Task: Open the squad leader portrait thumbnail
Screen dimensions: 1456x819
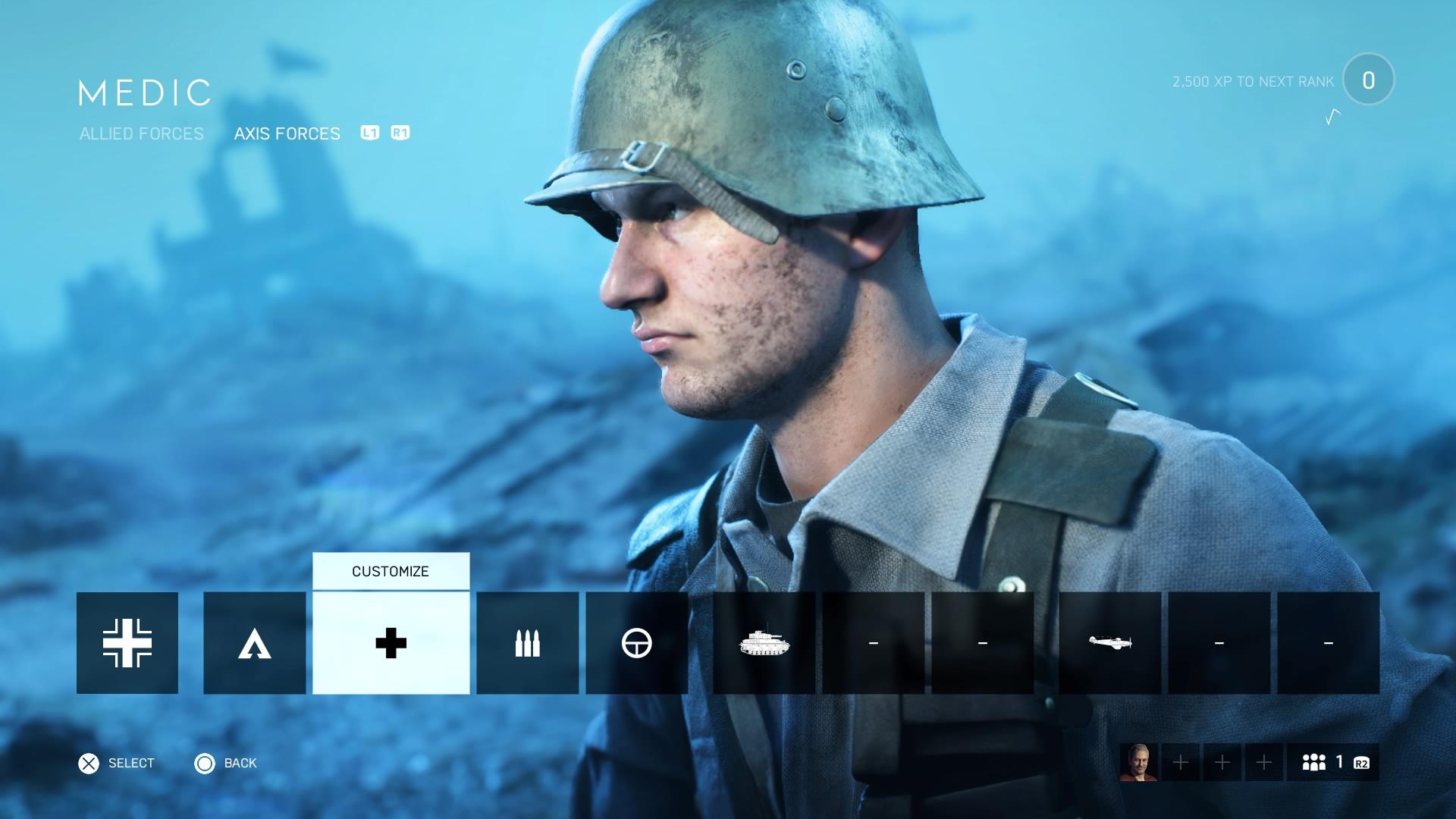Action: (x=1140, y=763)
